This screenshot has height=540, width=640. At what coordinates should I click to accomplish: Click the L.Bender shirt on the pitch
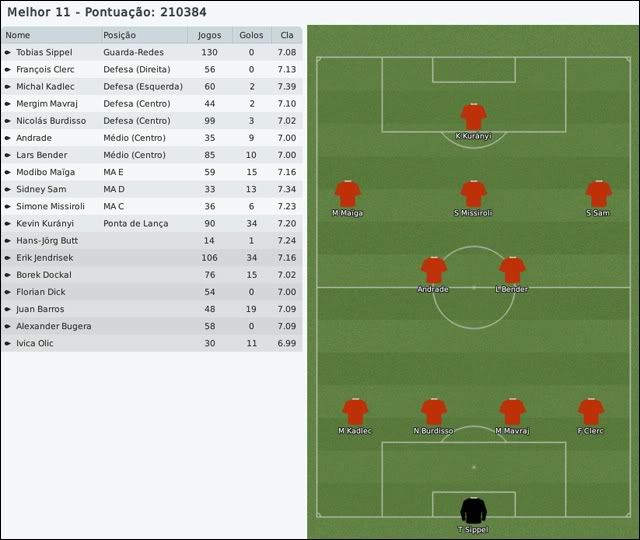[x=512, y=270]
